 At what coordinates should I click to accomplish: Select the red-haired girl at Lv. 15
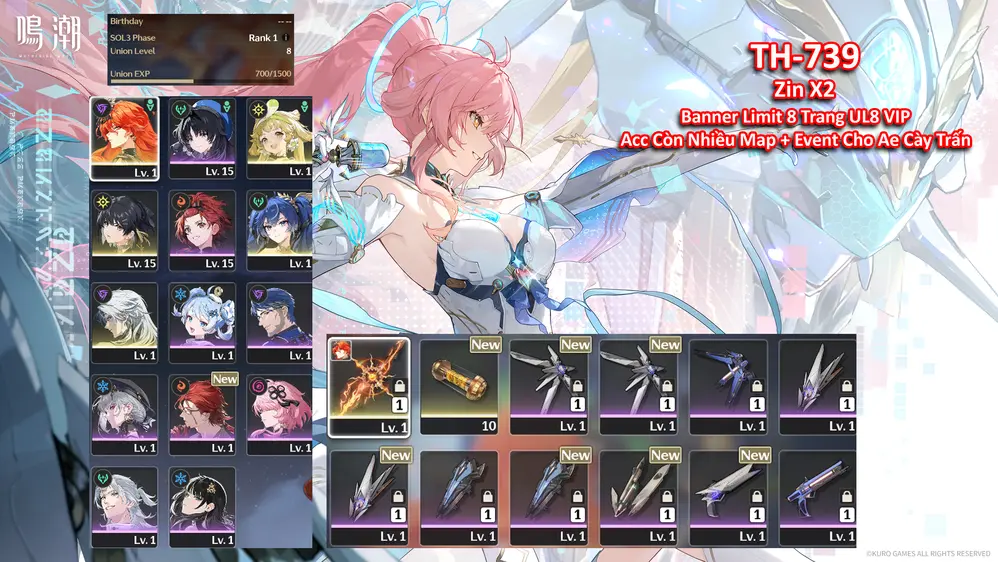202,230
